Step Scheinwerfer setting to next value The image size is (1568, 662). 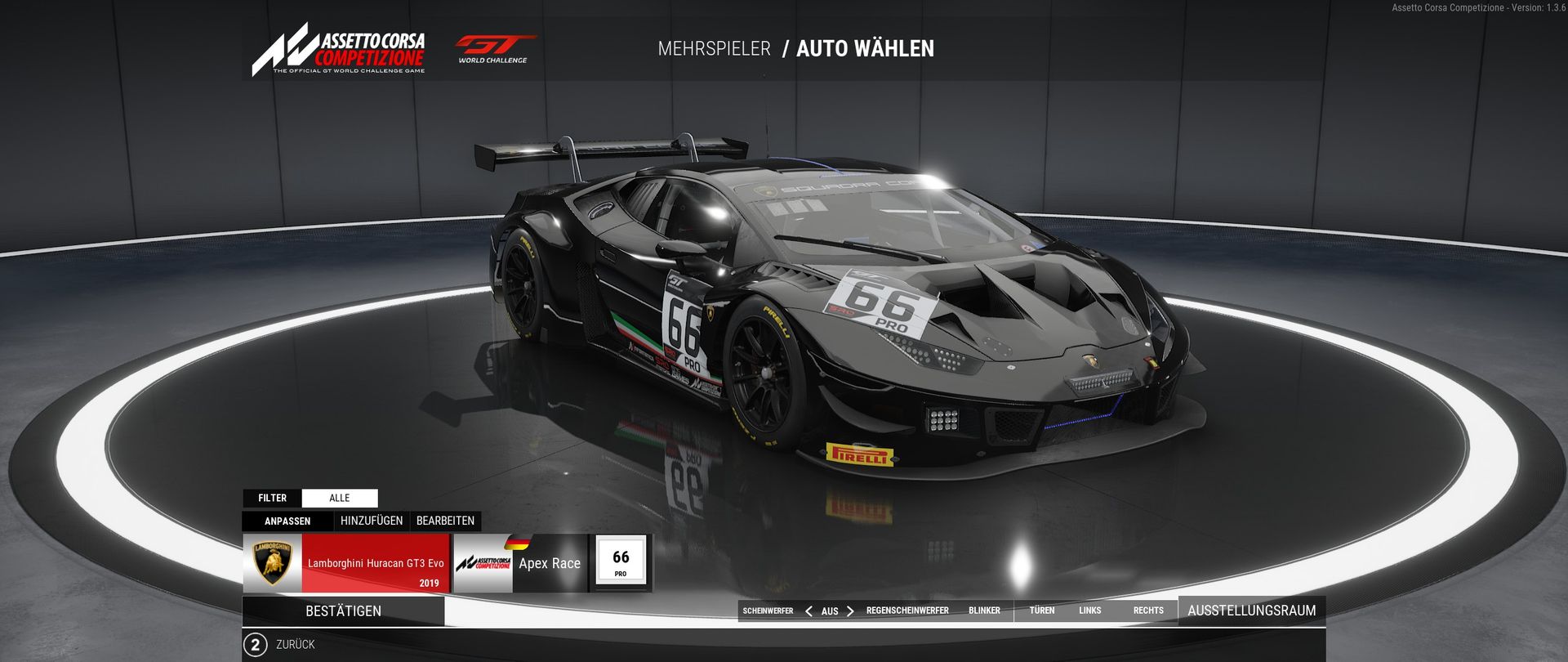pos(850,611)
